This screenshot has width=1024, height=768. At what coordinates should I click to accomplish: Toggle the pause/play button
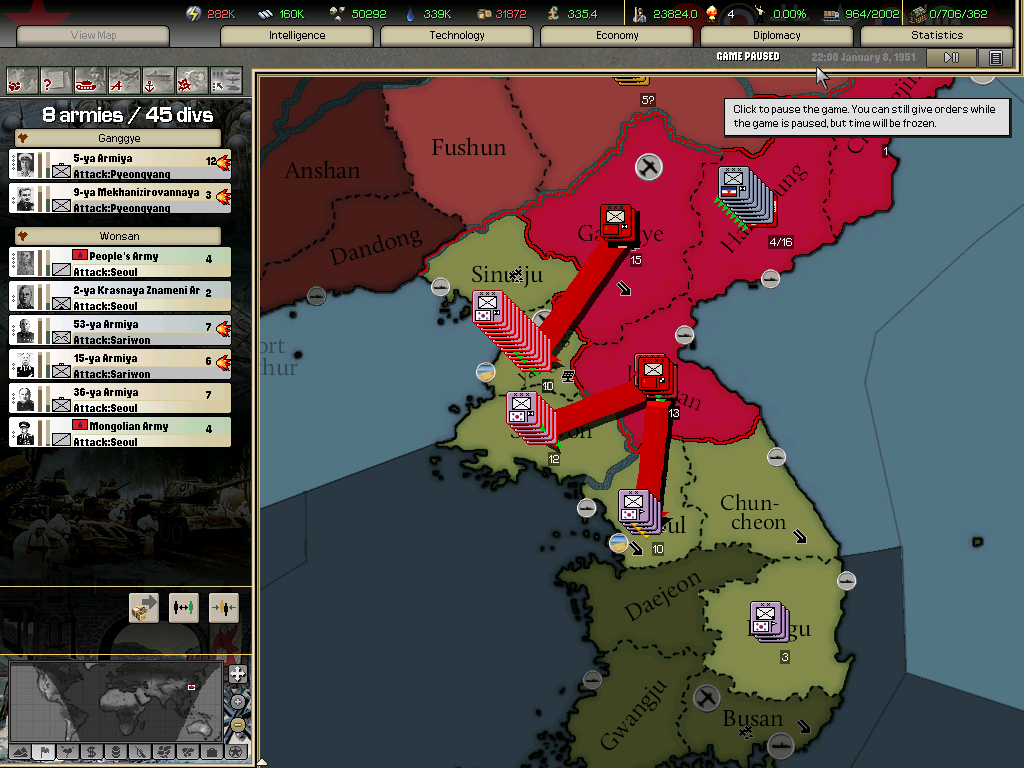pyautogui.click(x=951, y=58)
